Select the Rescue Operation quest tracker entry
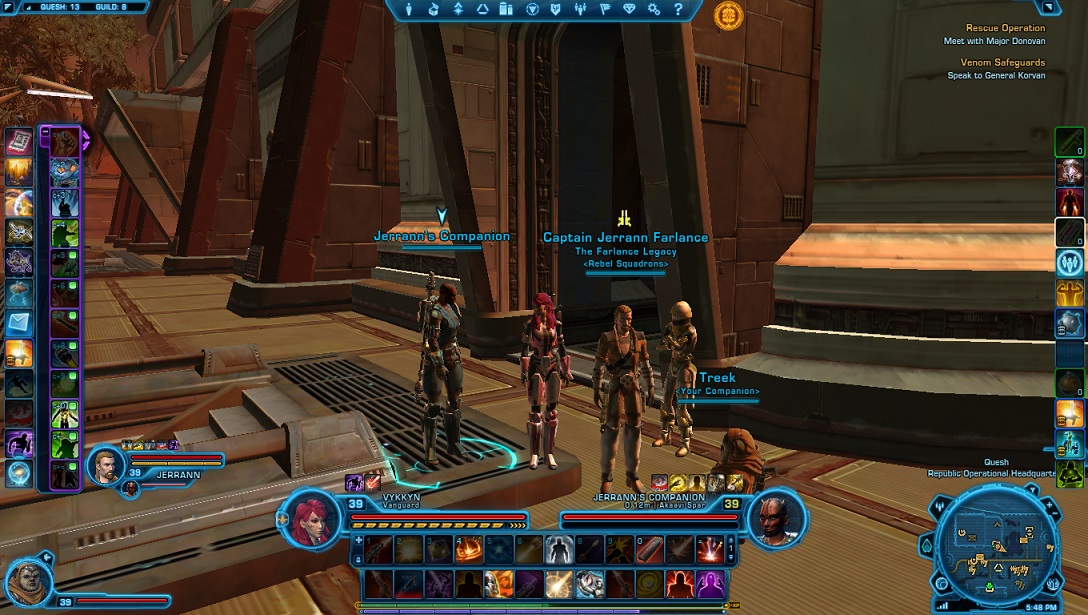Screen dimensions: 1088x615 tap(1005, 28)
